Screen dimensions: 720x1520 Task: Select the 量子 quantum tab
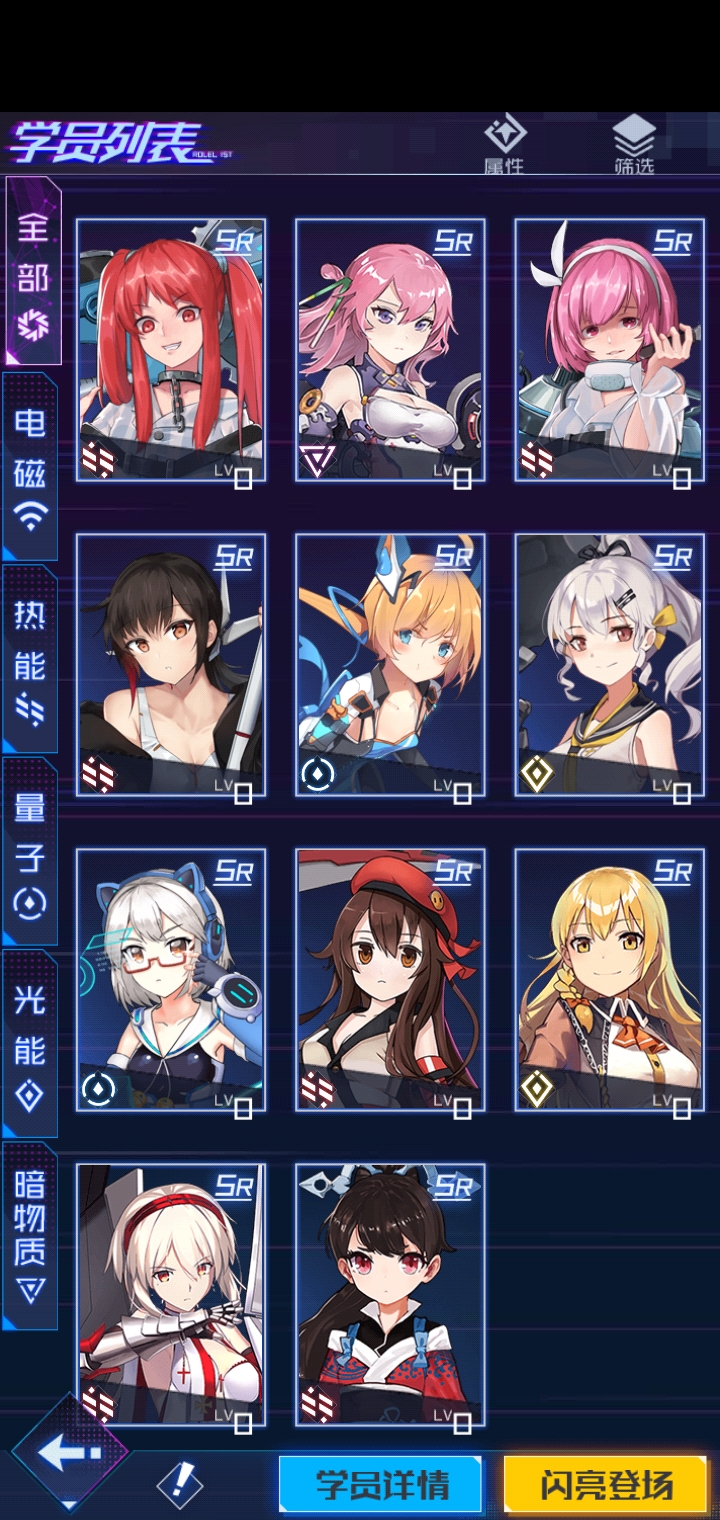tap(30, 852)
